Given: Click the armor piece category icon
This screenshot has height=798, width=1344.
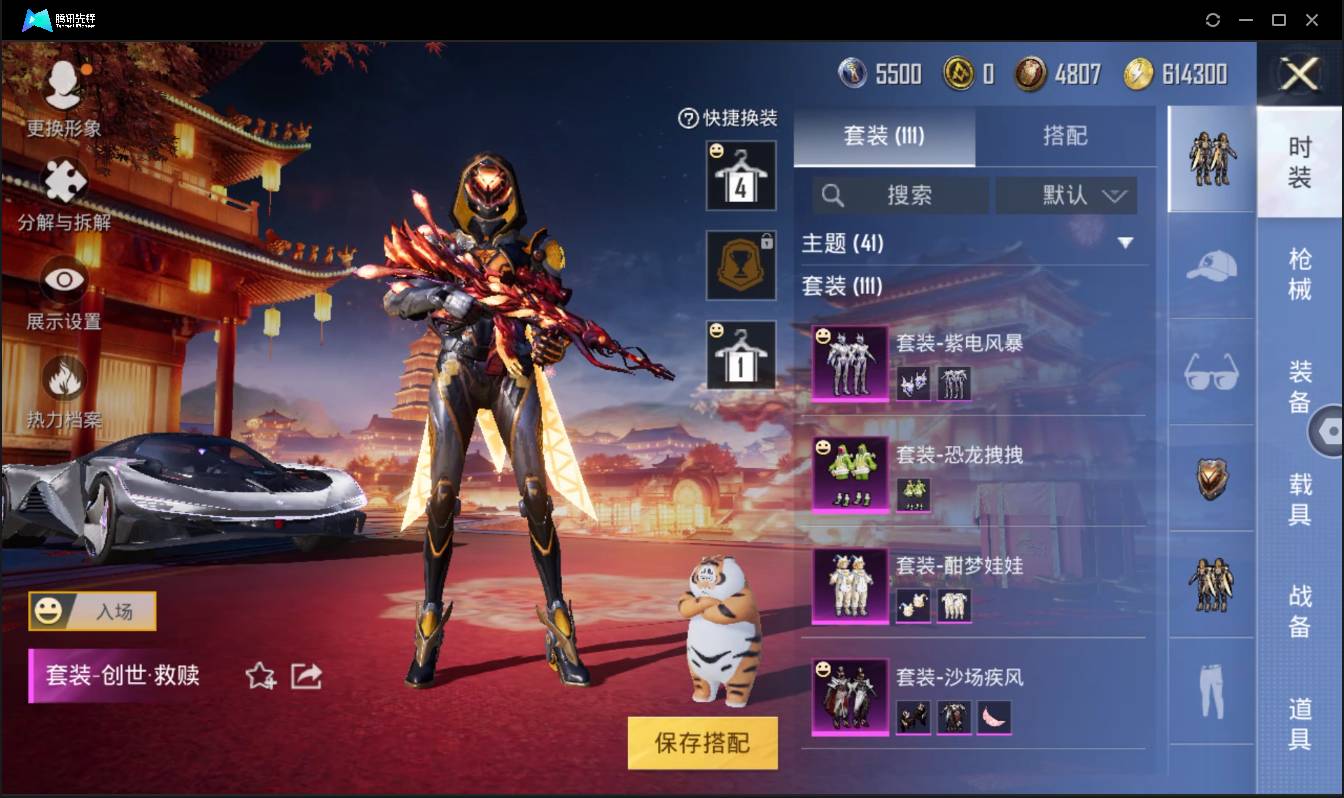Looking at the screenshot, I should pyautogui.click(x=1210, y=480).
